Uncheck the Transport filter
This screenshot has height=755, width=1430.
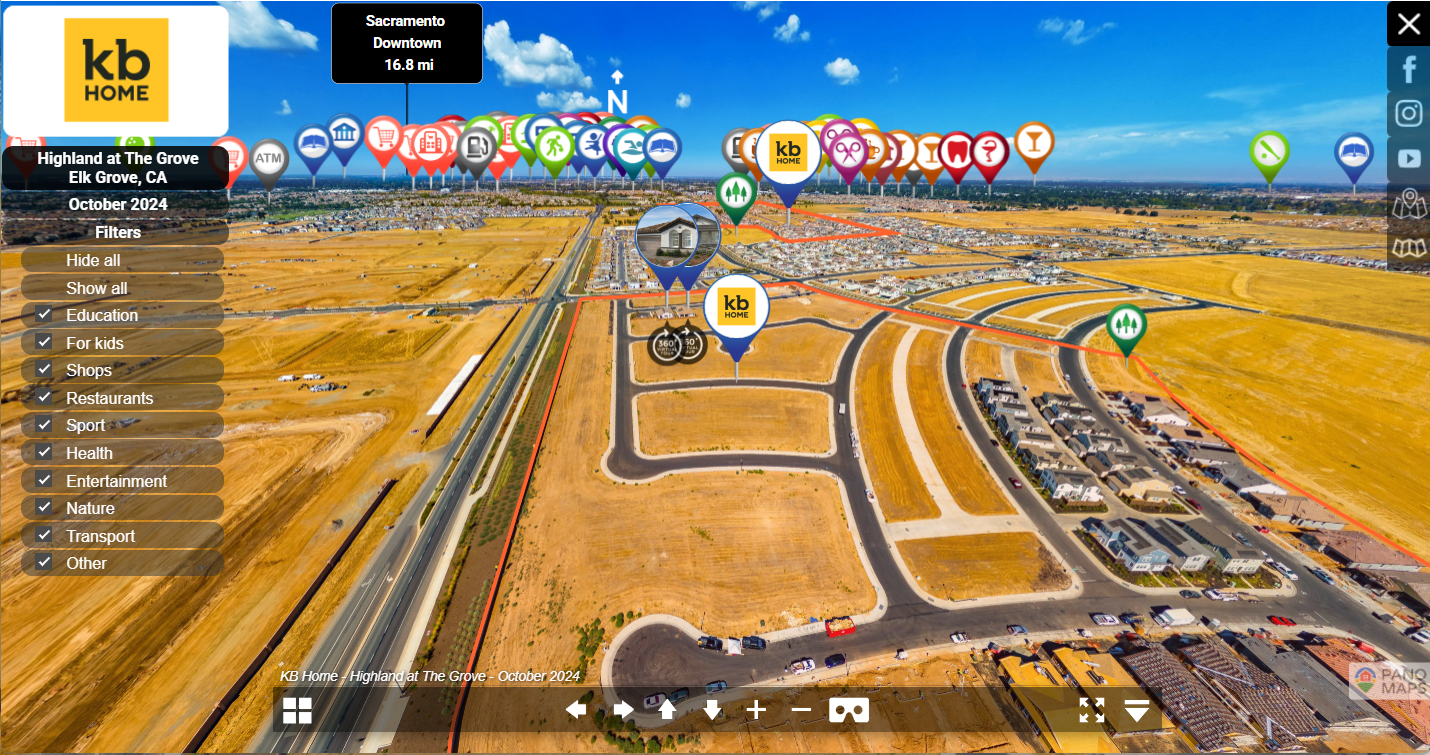44,536
